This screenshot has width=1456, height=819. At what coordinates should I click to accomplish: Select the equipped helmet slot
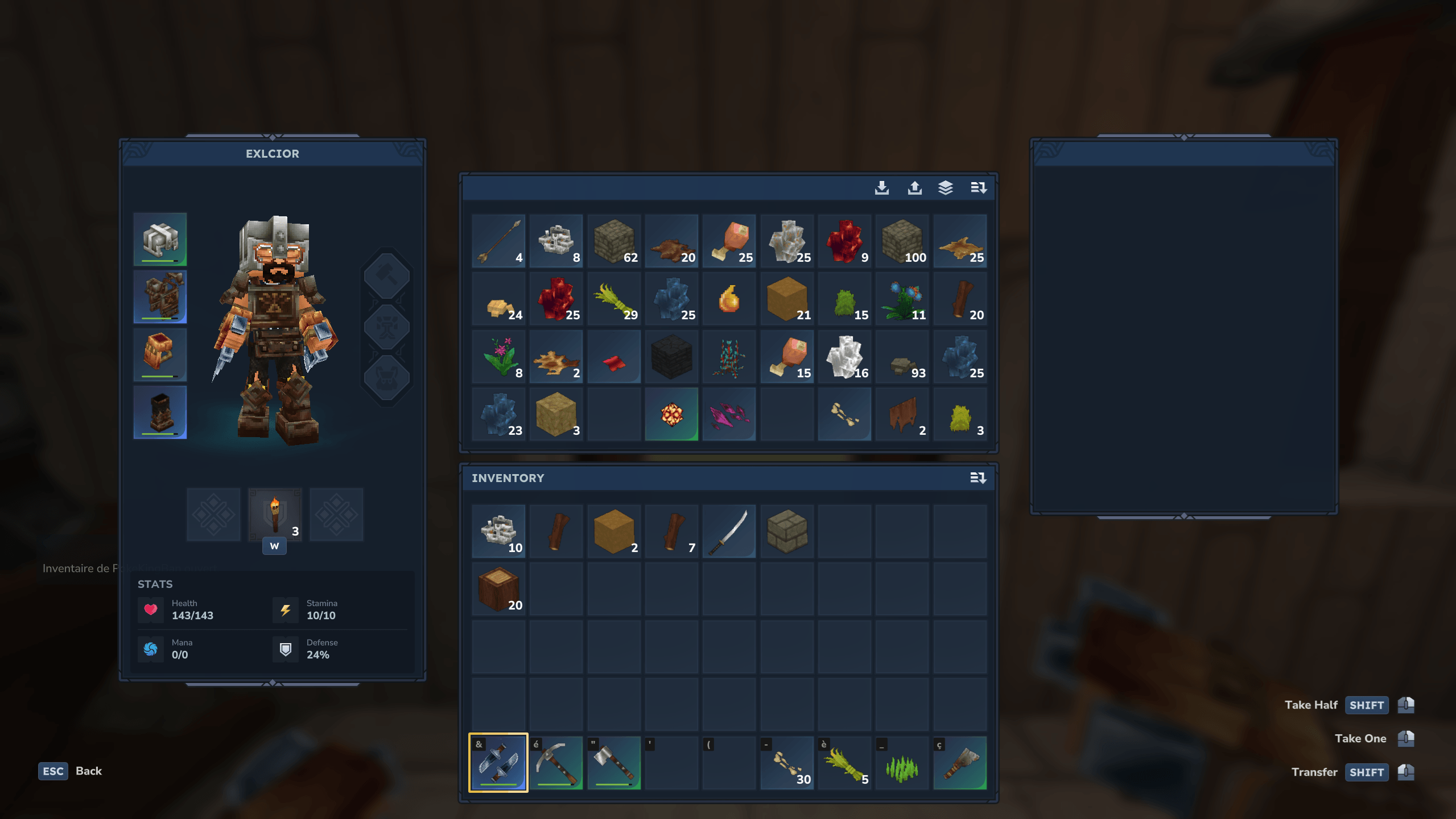click(x=160, y=240)
